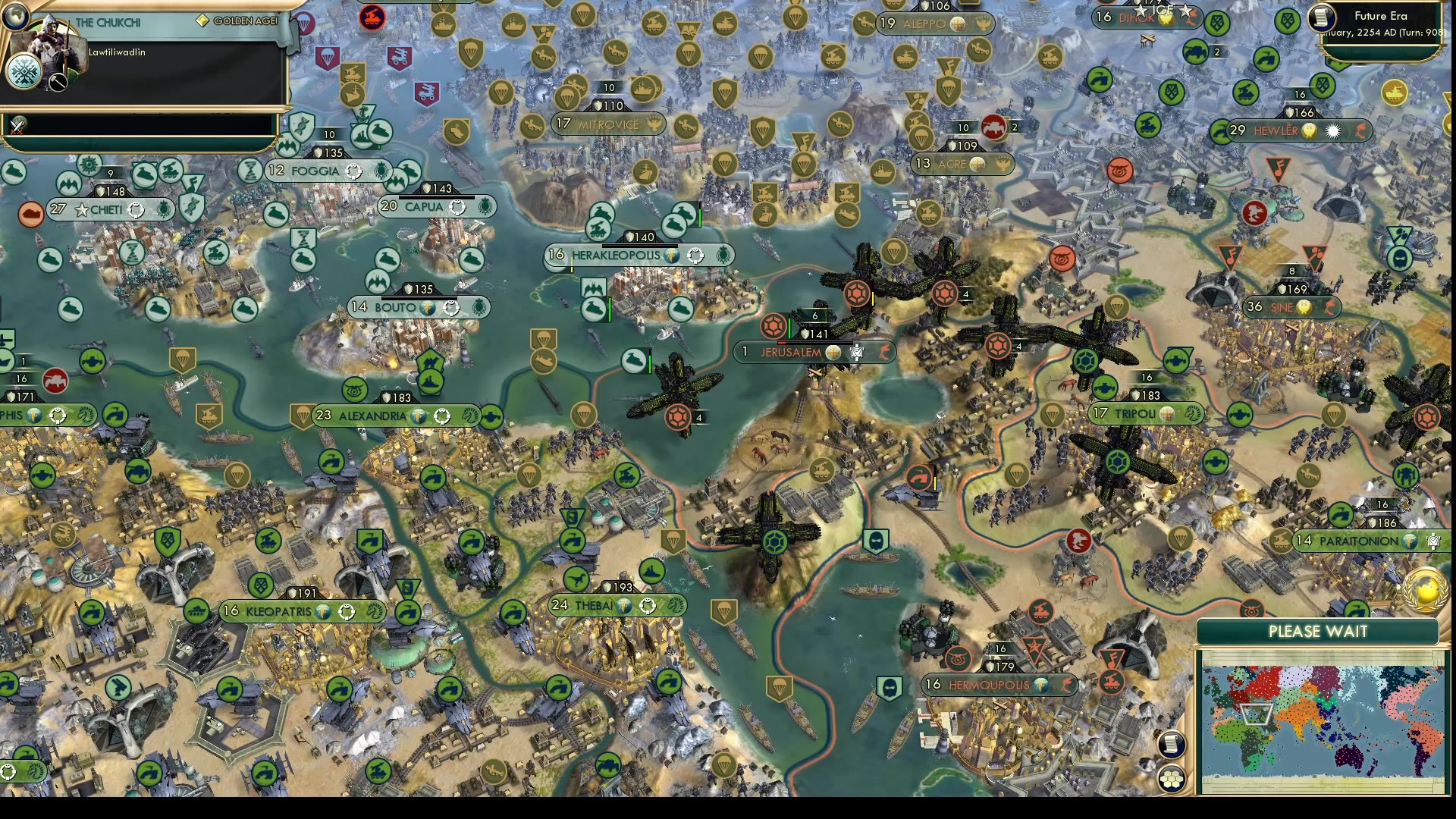The width and height of the screenshot is (1456, 819).
Task: Toggle the religion icon on Jerusalem's city banner
Action: coord(833,352)
